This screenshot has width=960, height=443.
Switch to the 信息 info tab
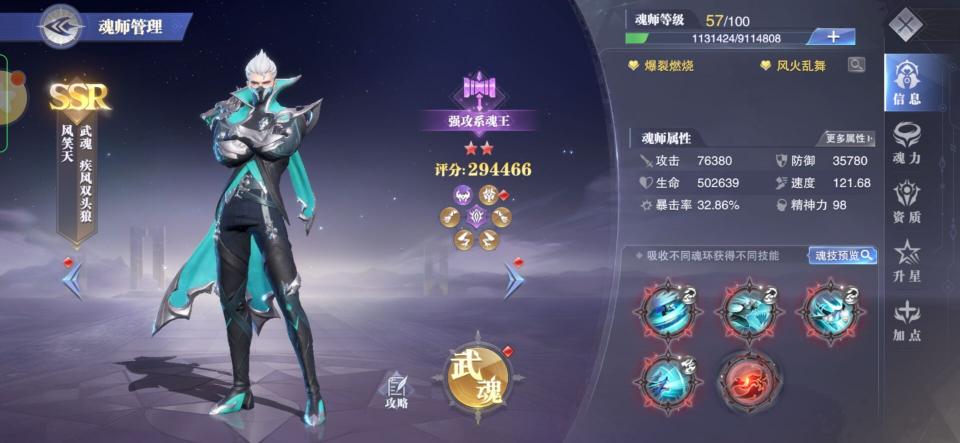click(907, 82)
